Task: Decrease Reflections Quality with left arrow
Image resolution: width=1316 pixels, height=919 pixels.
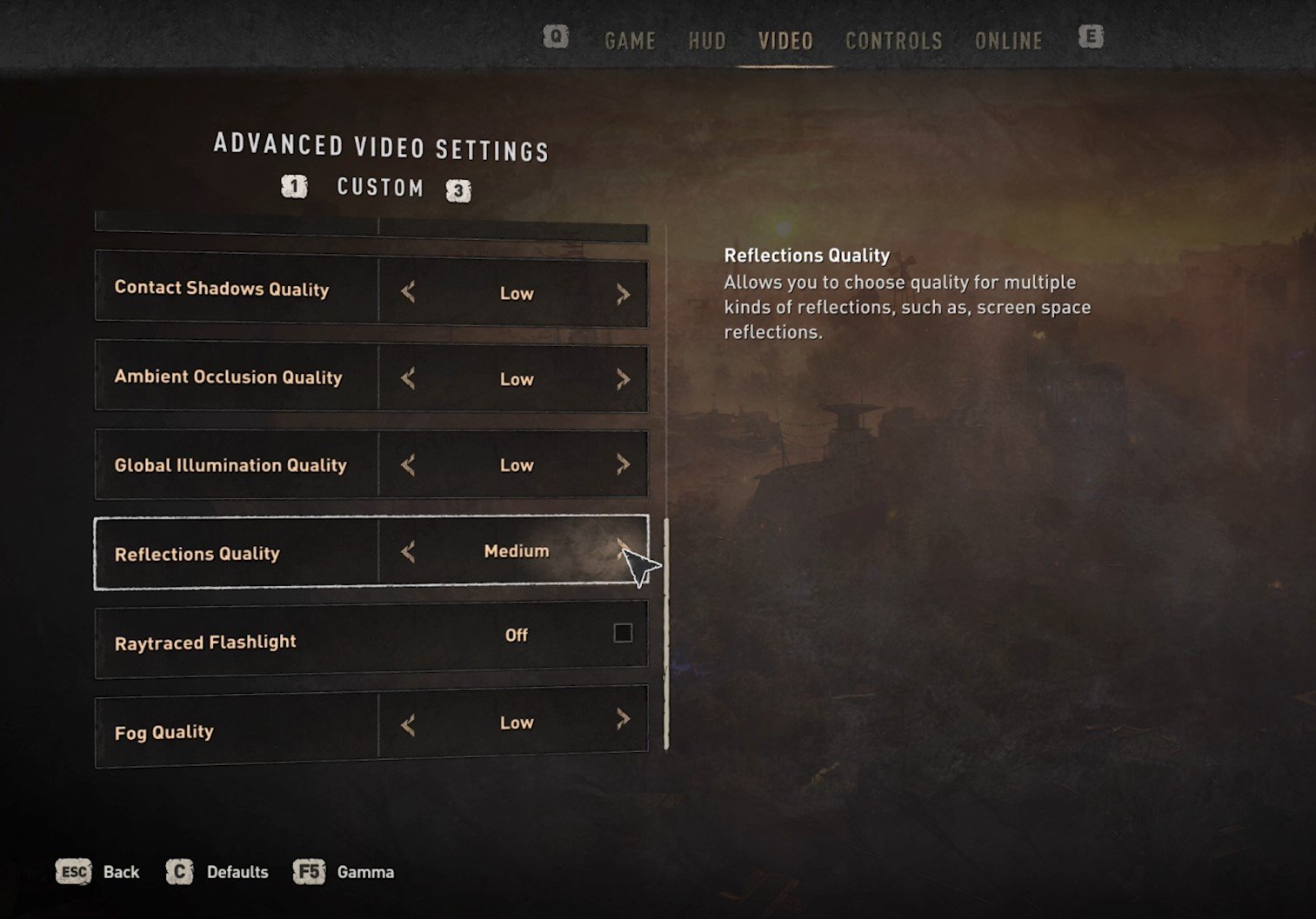Action: (408, 551)
